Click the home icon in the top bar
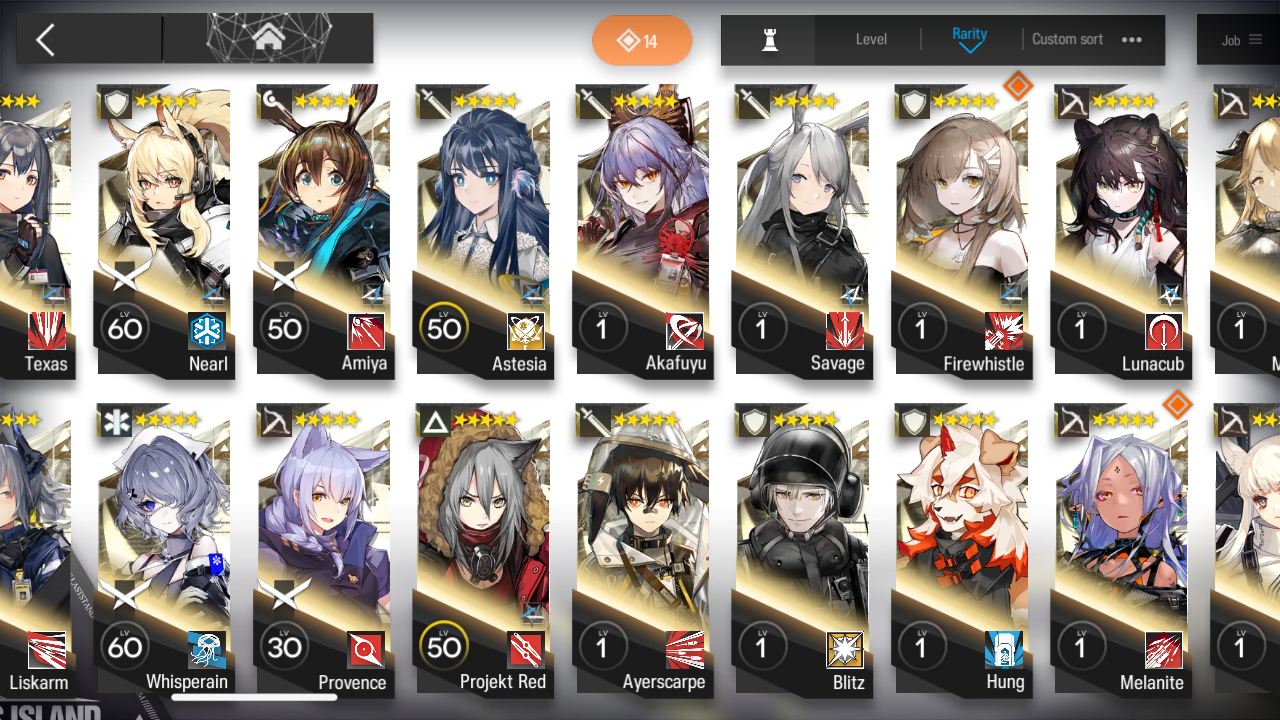 267,38
